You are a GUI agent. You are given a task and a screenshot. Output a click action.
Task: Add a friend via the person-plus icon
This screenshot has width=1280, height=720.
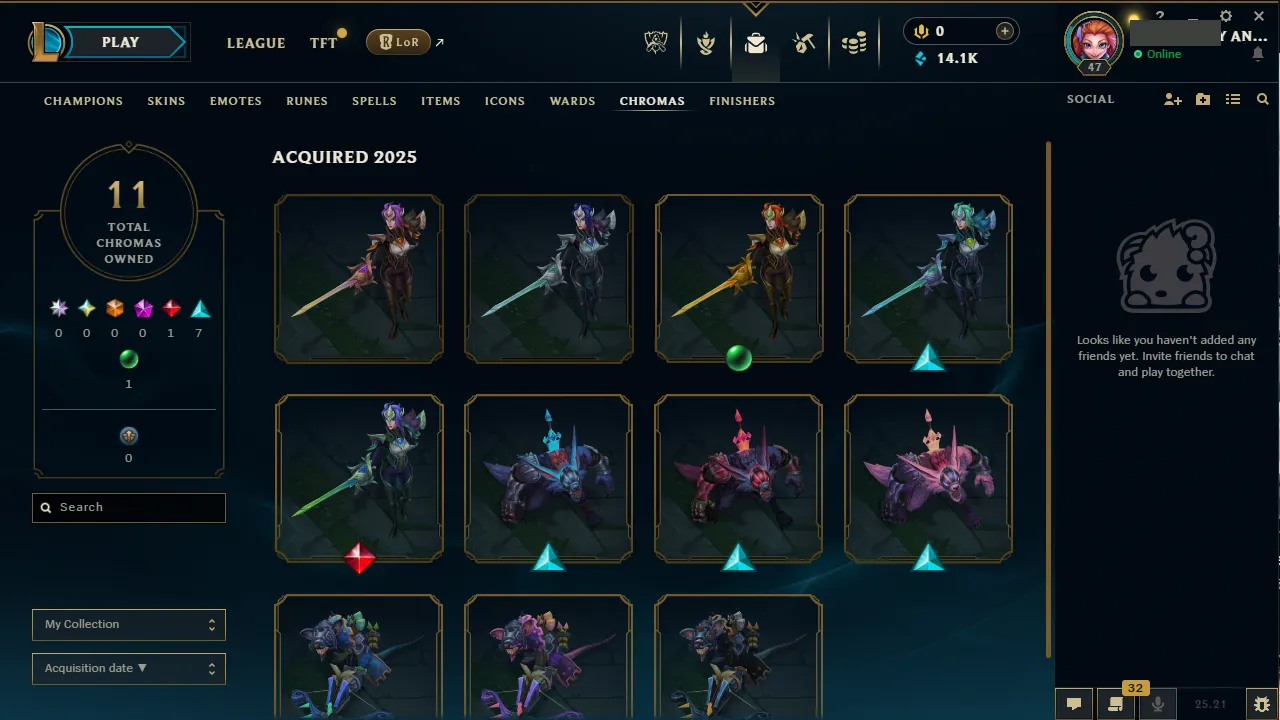(x=1172, y=99)
